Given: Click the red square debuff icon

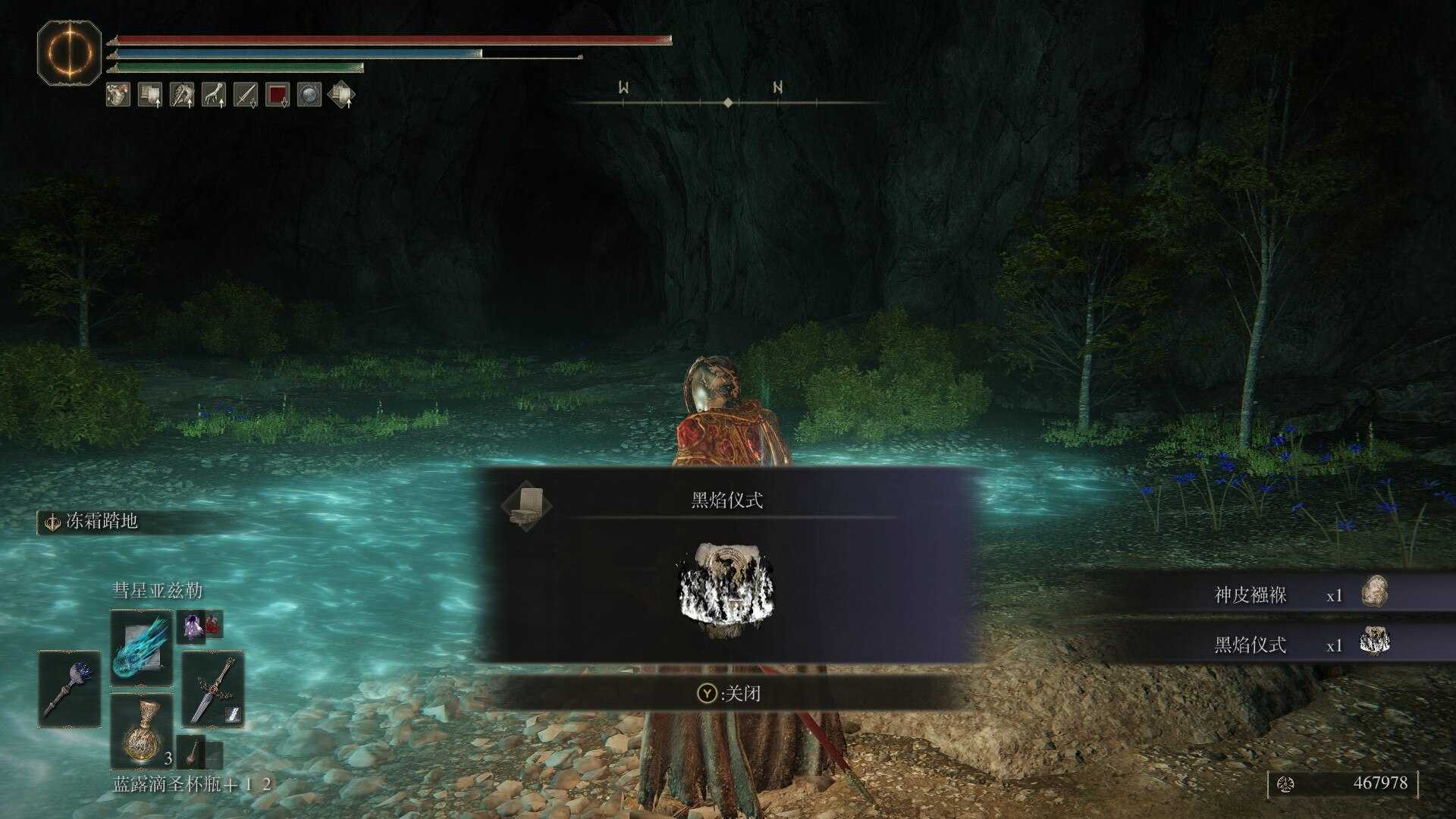Looking at the screenshot, I should coord(278,95).
